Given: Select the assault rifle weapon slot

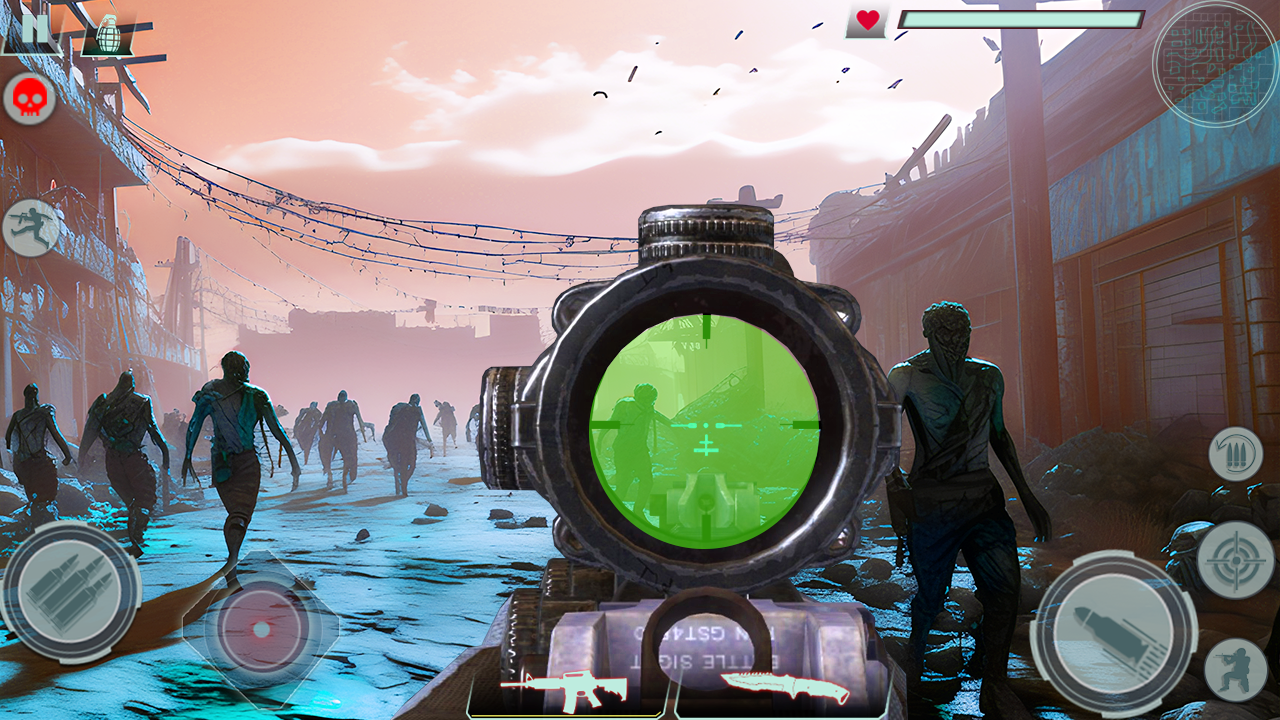Looking at the screenshot, I should (563, 687).
